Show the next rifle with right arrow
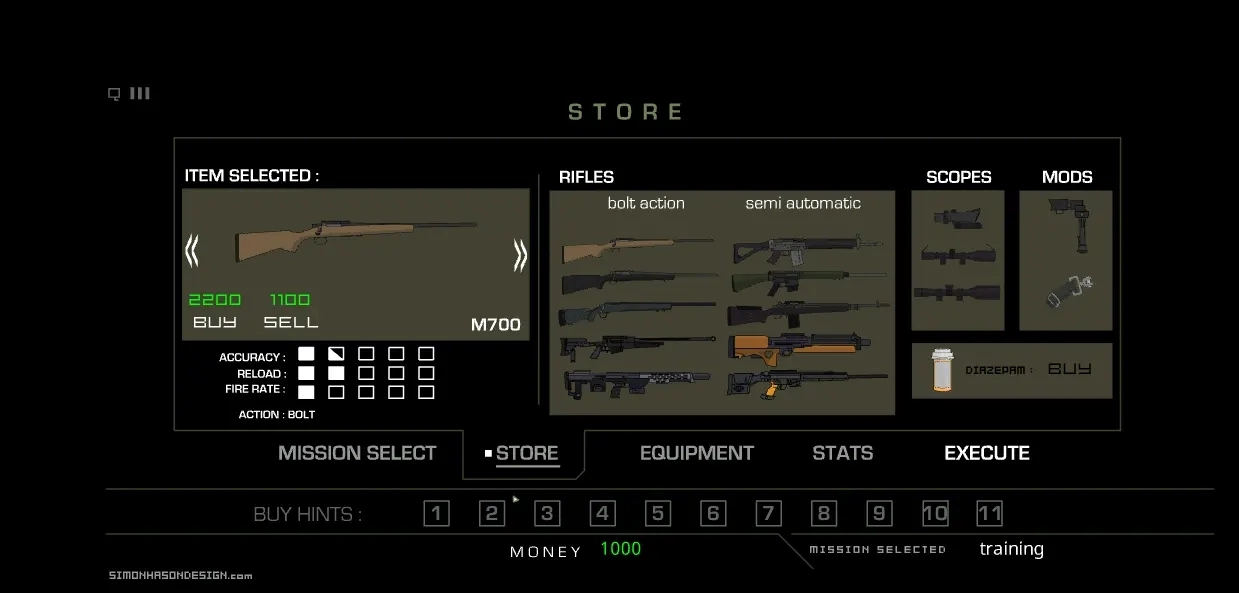The height and width of the screenshot is (593, 1239). click(x=520, y=255)
